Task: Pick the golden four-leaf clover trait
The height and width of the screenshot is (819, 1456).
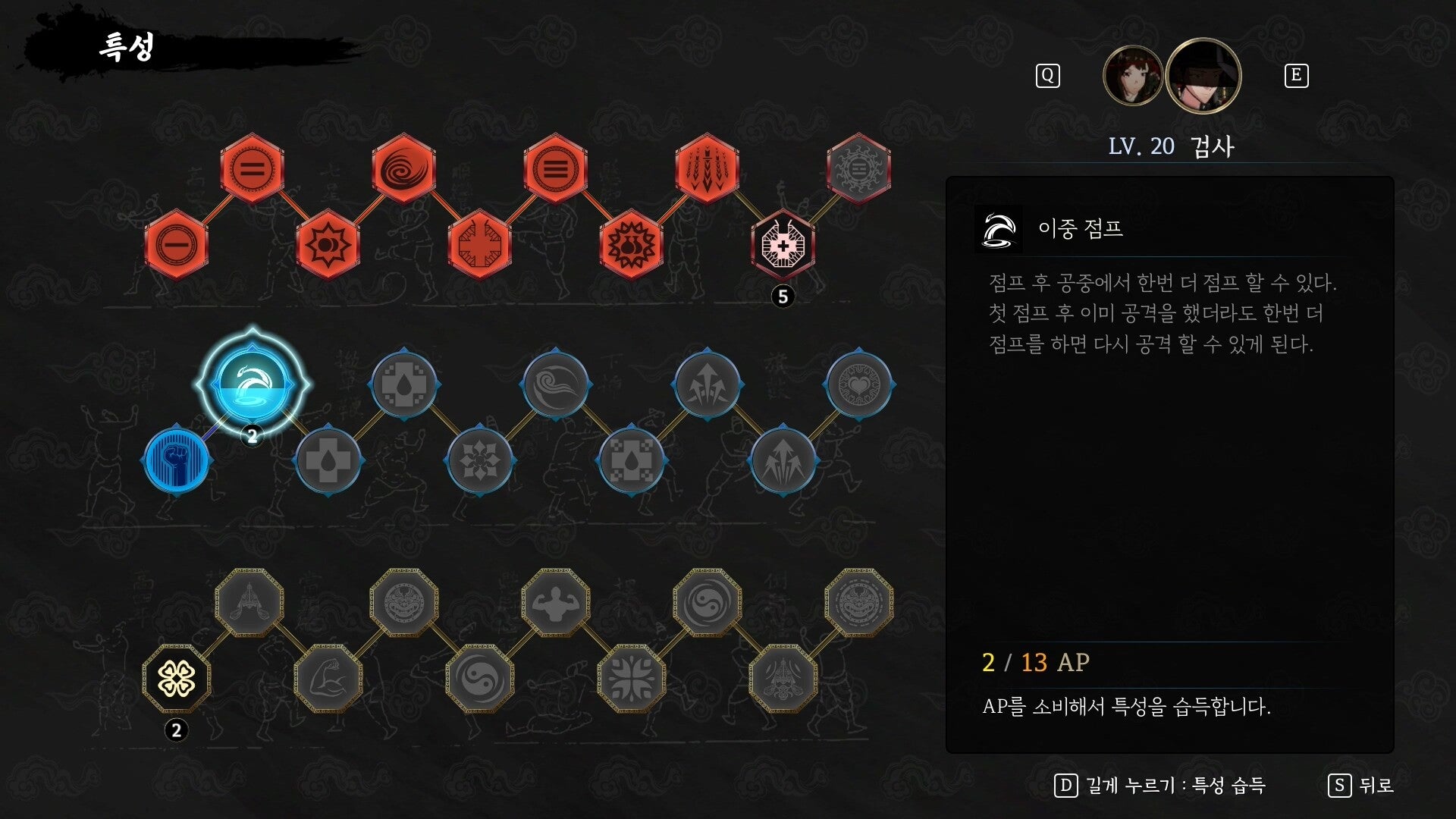Action: point(176,678)
